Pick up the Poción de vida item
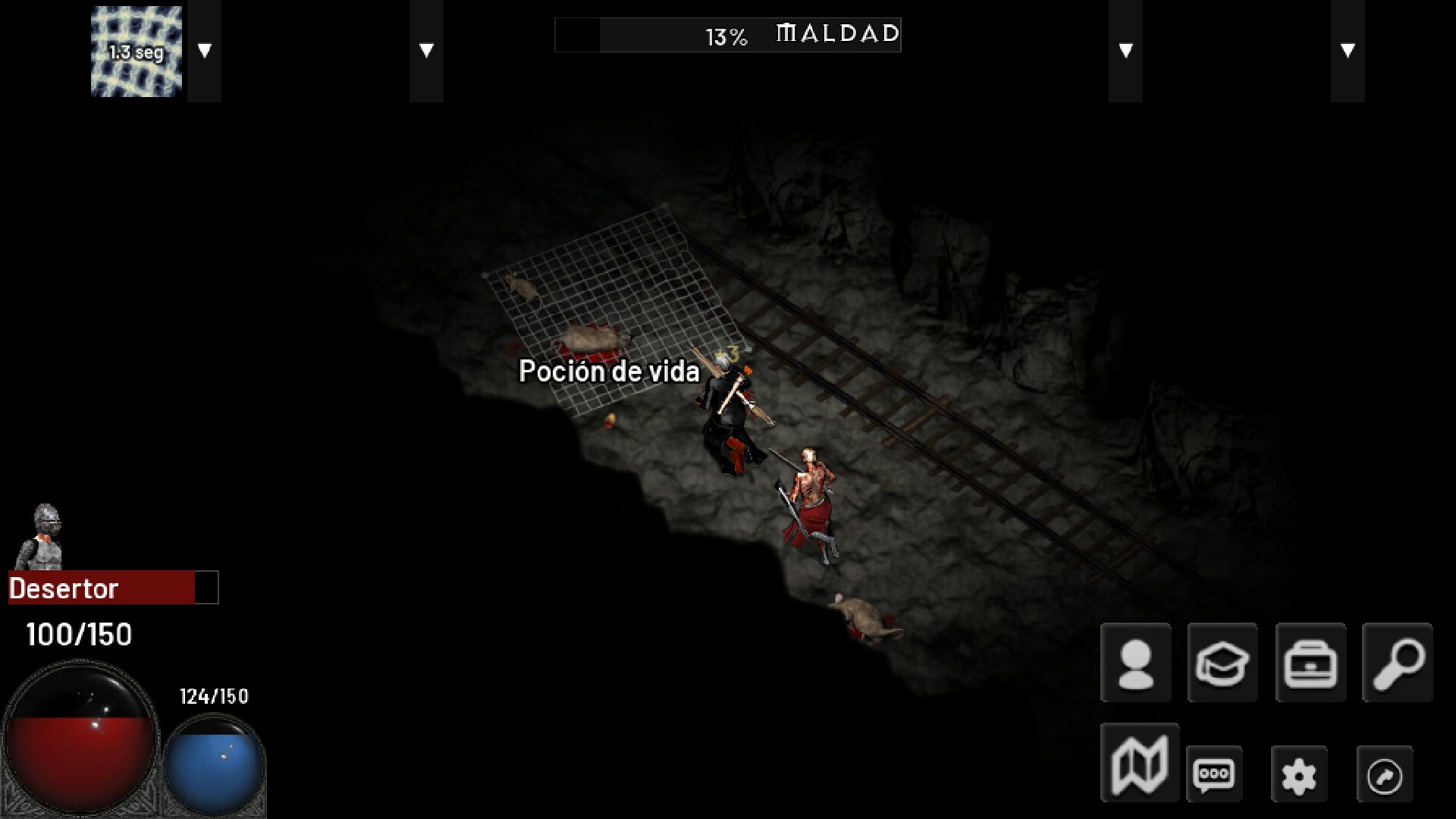1456x819 pixels. [x=610, y=372]
